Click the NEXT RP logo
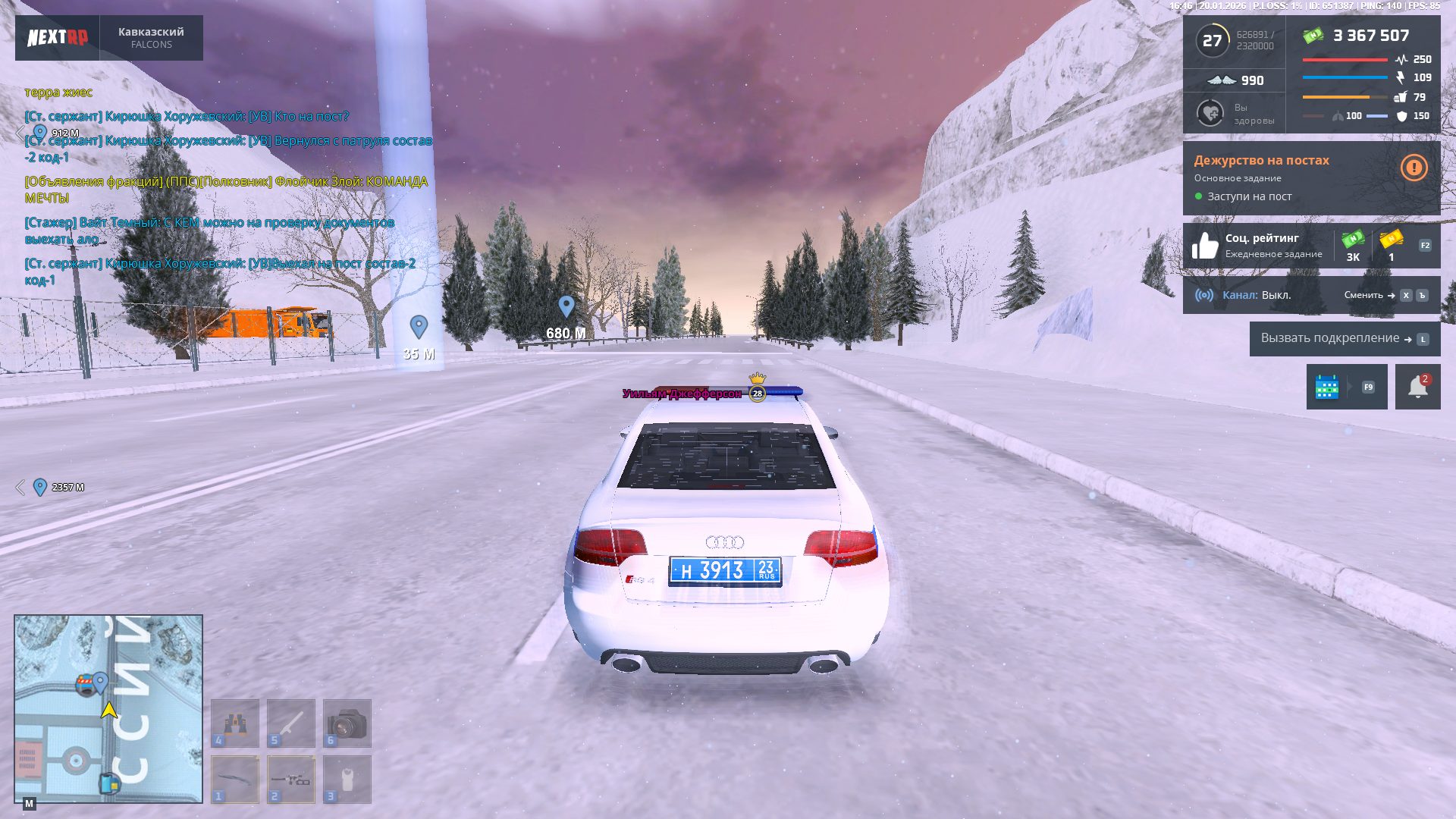The image size is (1456, 819). pyautogui.click(x=58, y=38)
